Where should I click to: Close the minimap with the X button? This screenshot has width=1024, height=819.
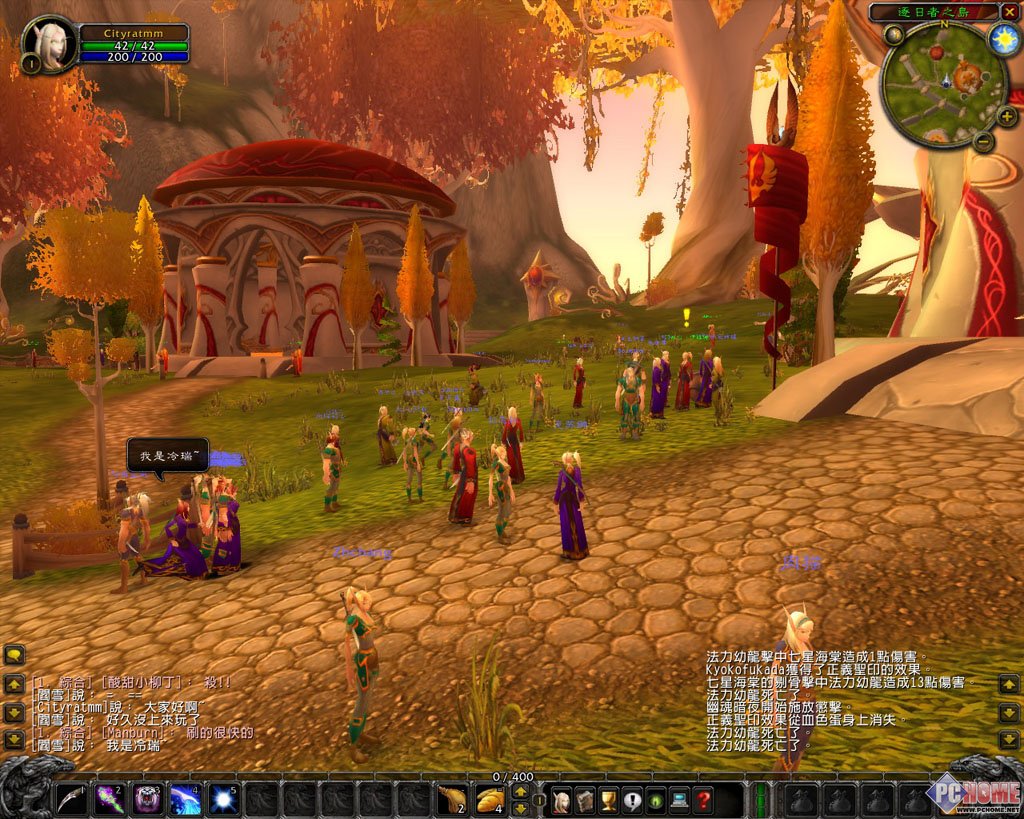coord(1008,12)
